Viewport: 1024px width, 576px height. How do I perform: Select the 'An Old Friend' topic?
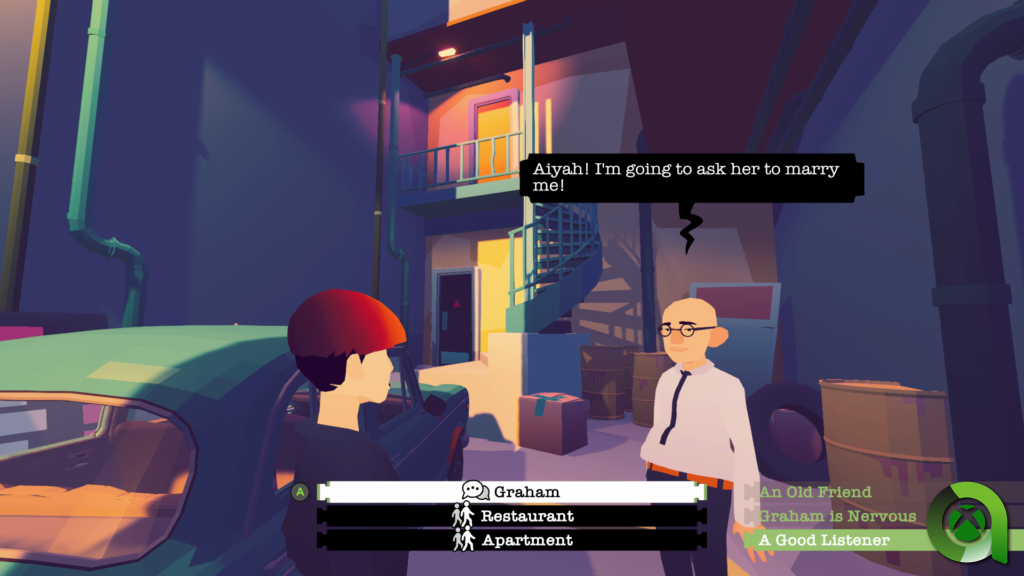click(x=815, y=492)
